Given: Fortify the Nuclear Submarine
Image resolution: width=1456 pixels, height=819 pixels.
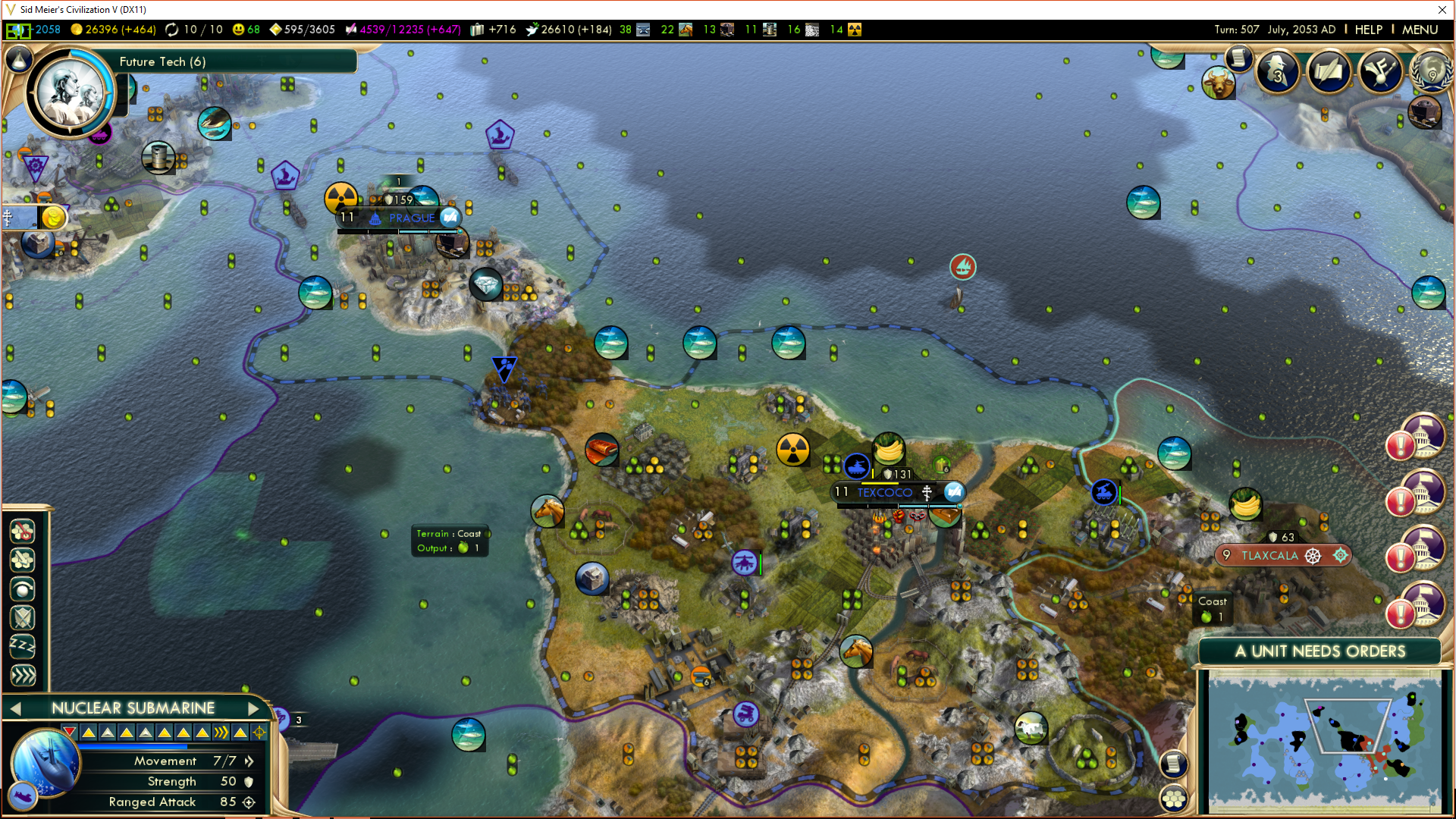Looking at the screenshot, I should click(x=23, y=617).
